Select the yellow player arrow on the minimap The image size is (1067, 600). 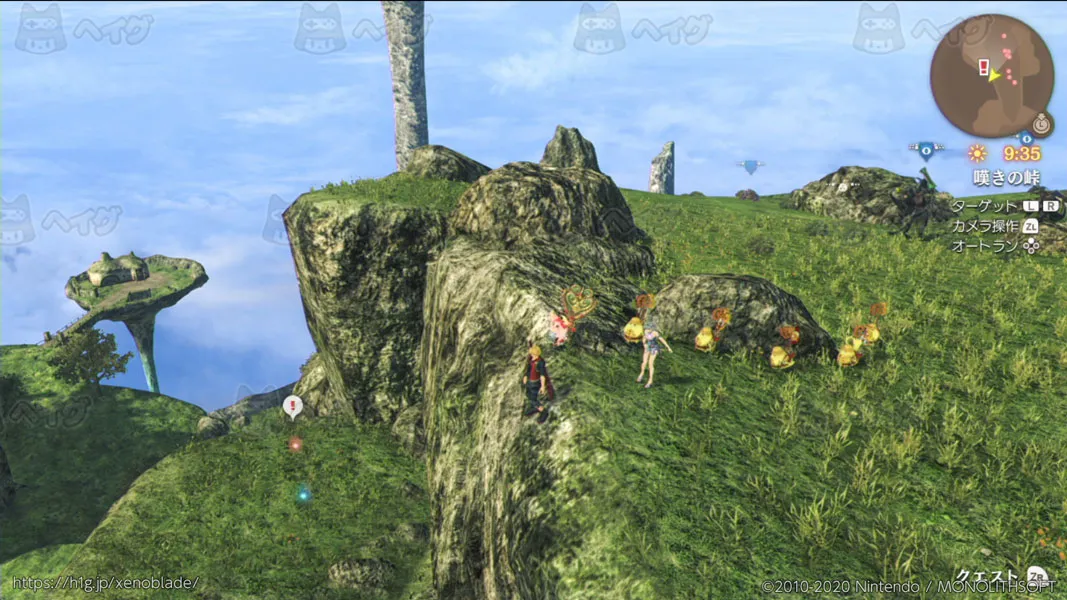993,76
